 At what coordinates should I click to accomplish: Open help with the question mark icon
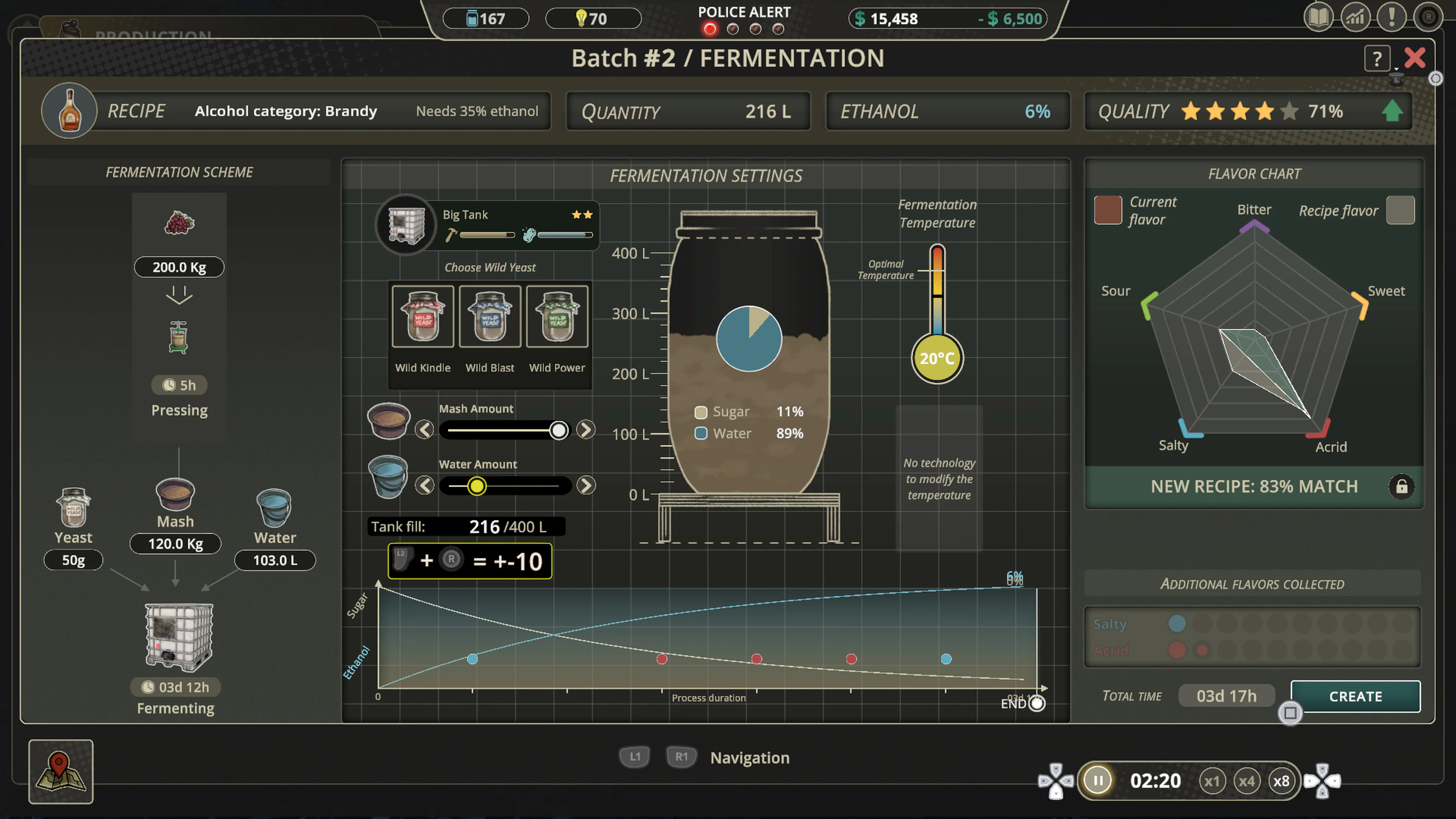[x=1377, y=58]
